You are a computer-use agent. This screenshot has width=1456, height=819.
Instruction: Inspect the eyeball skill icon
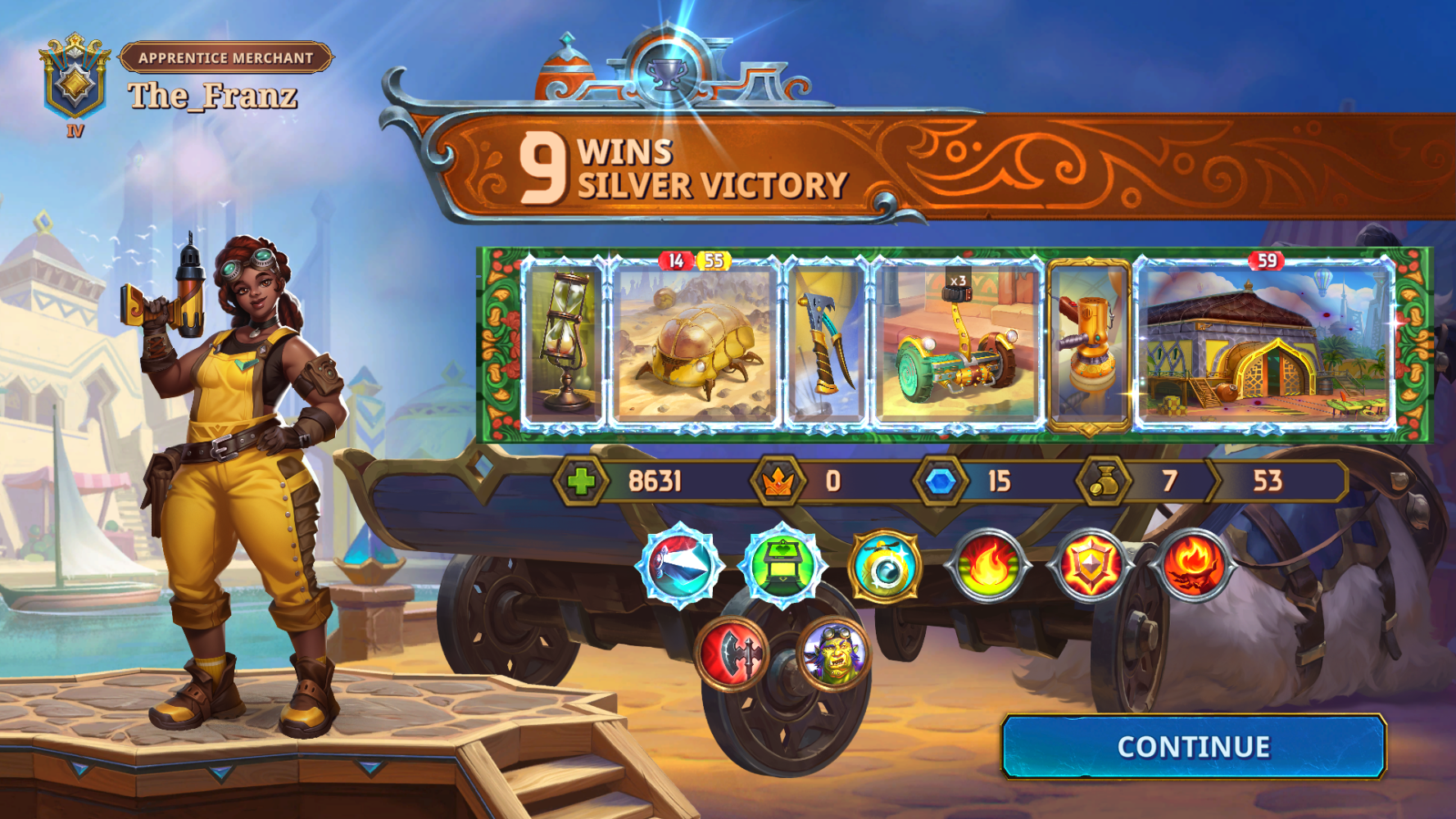click(x=885, y=567)
